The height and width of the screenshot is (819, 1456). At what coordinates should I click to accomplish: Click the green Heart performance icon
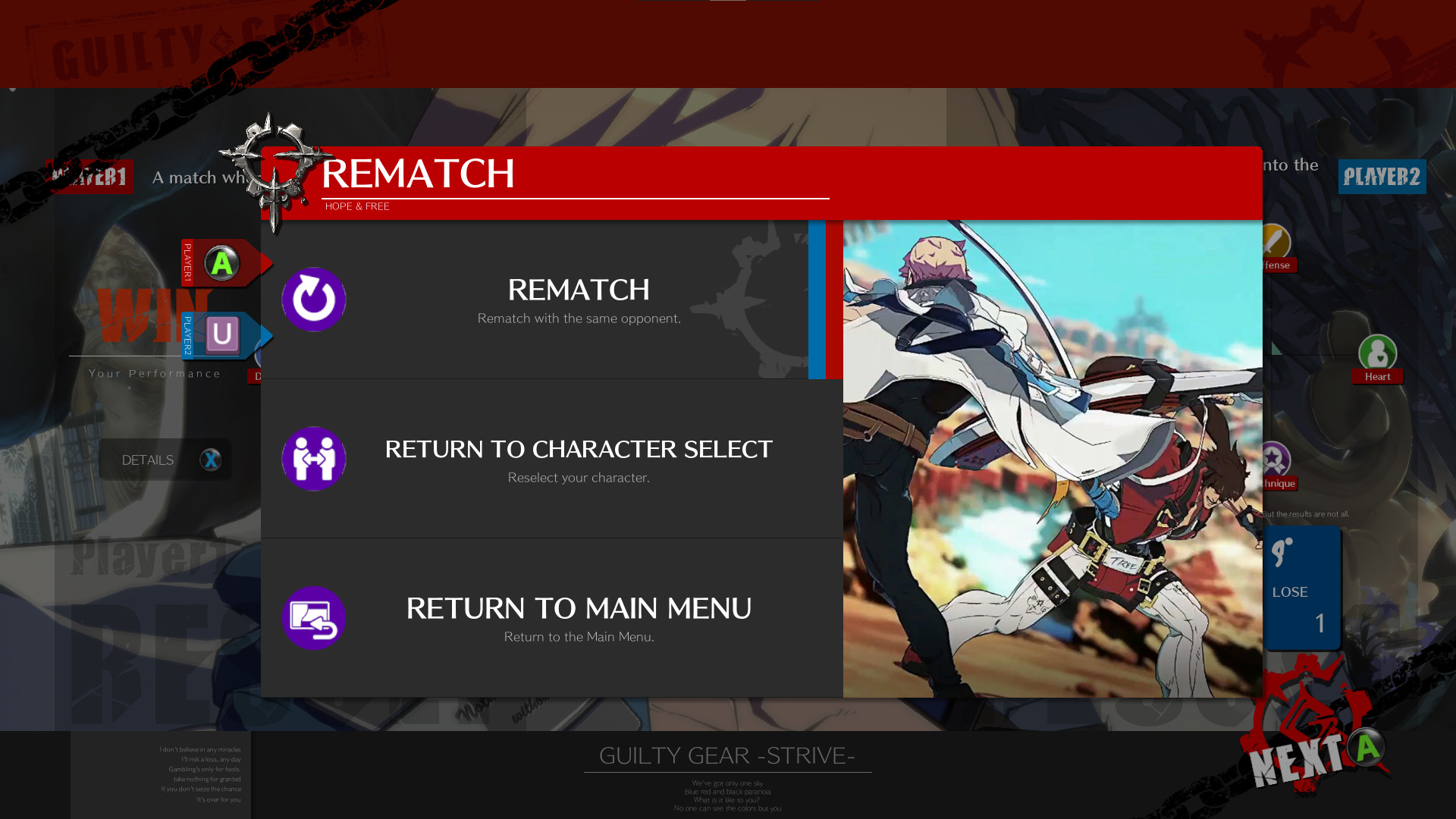click(1376, 353)
